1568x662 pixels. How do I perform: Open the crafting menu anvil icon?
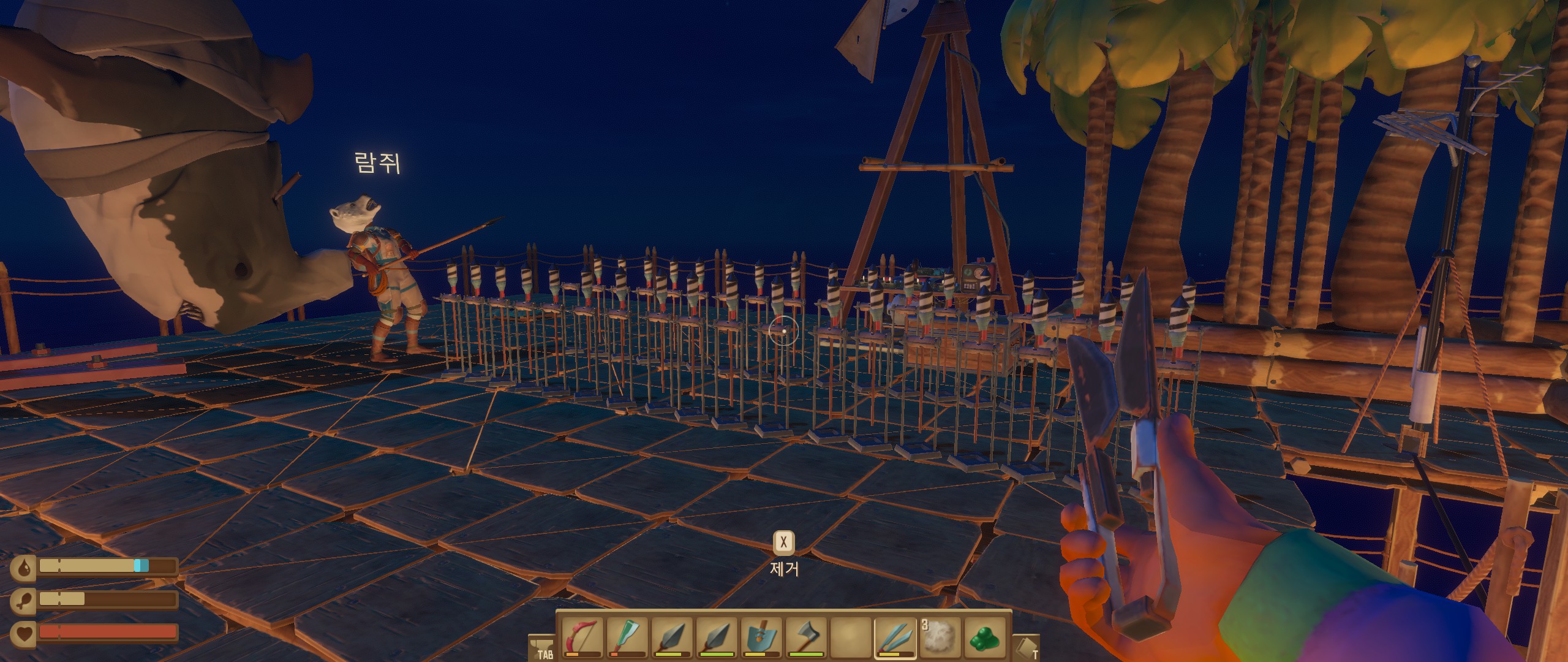[x=541, y=647]
